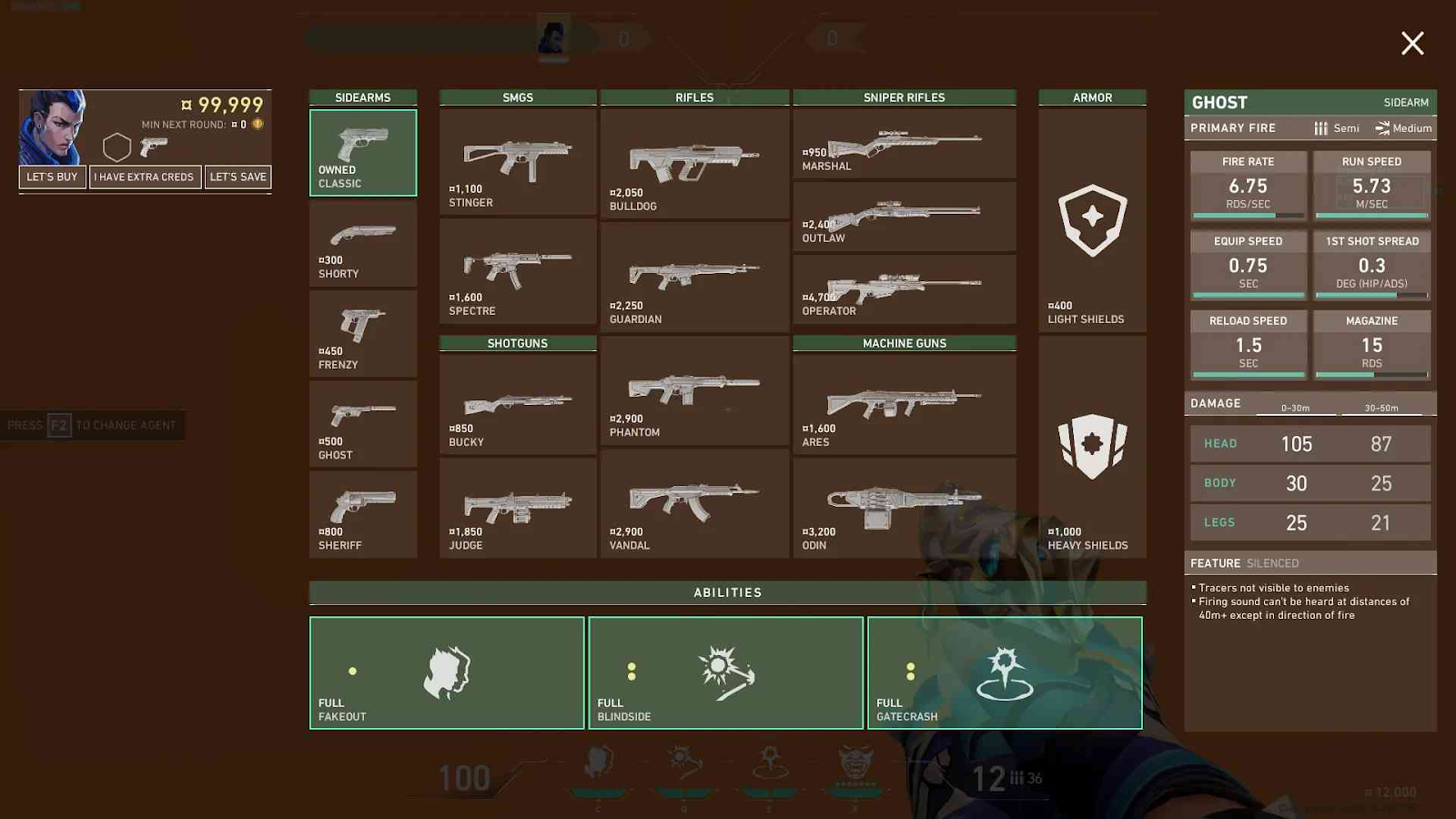Buy the Phantom rifle

pos(694,391)
